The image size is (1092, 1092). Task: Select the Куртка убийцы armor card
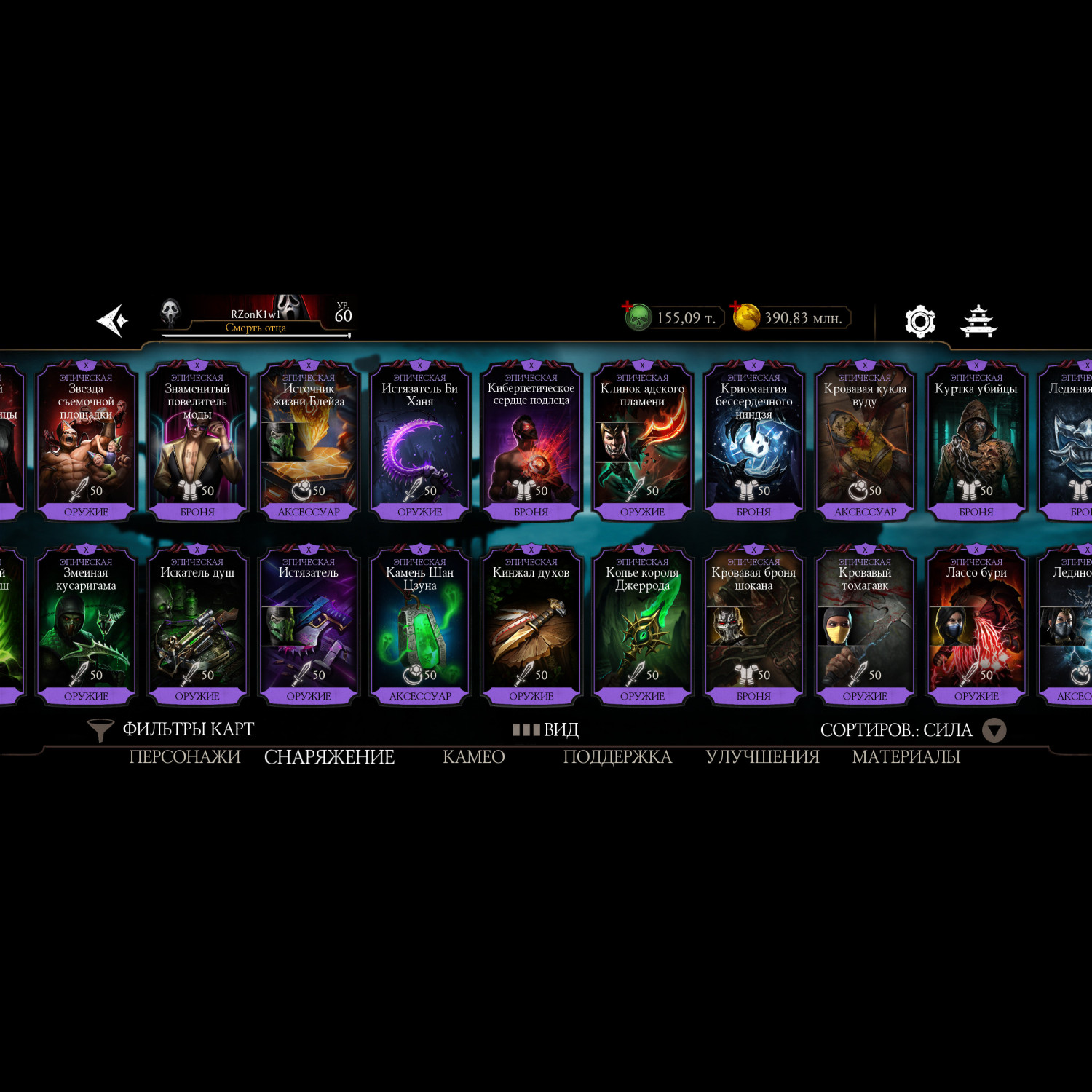click(x=976, y=440)
